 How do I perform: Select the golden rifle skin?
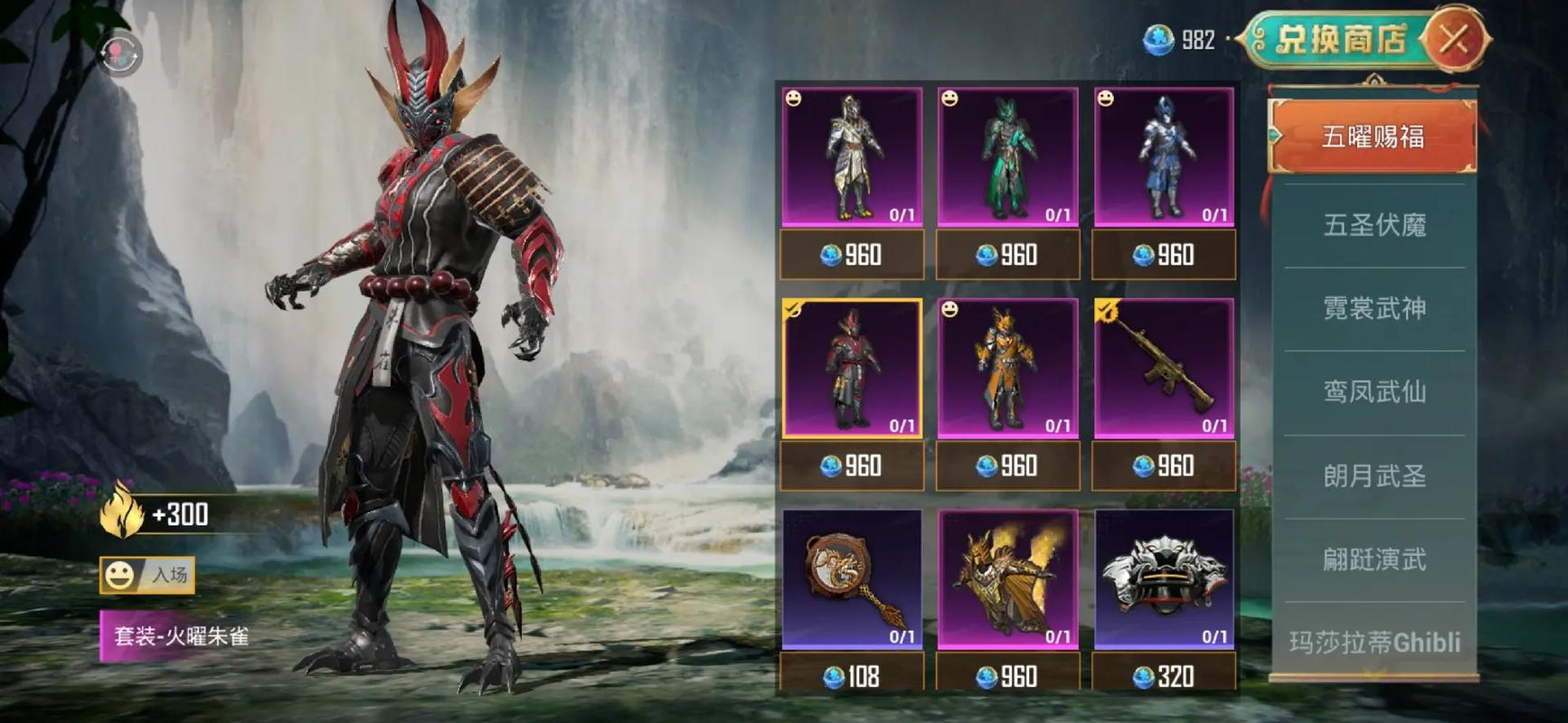(x=1164, y=368)
